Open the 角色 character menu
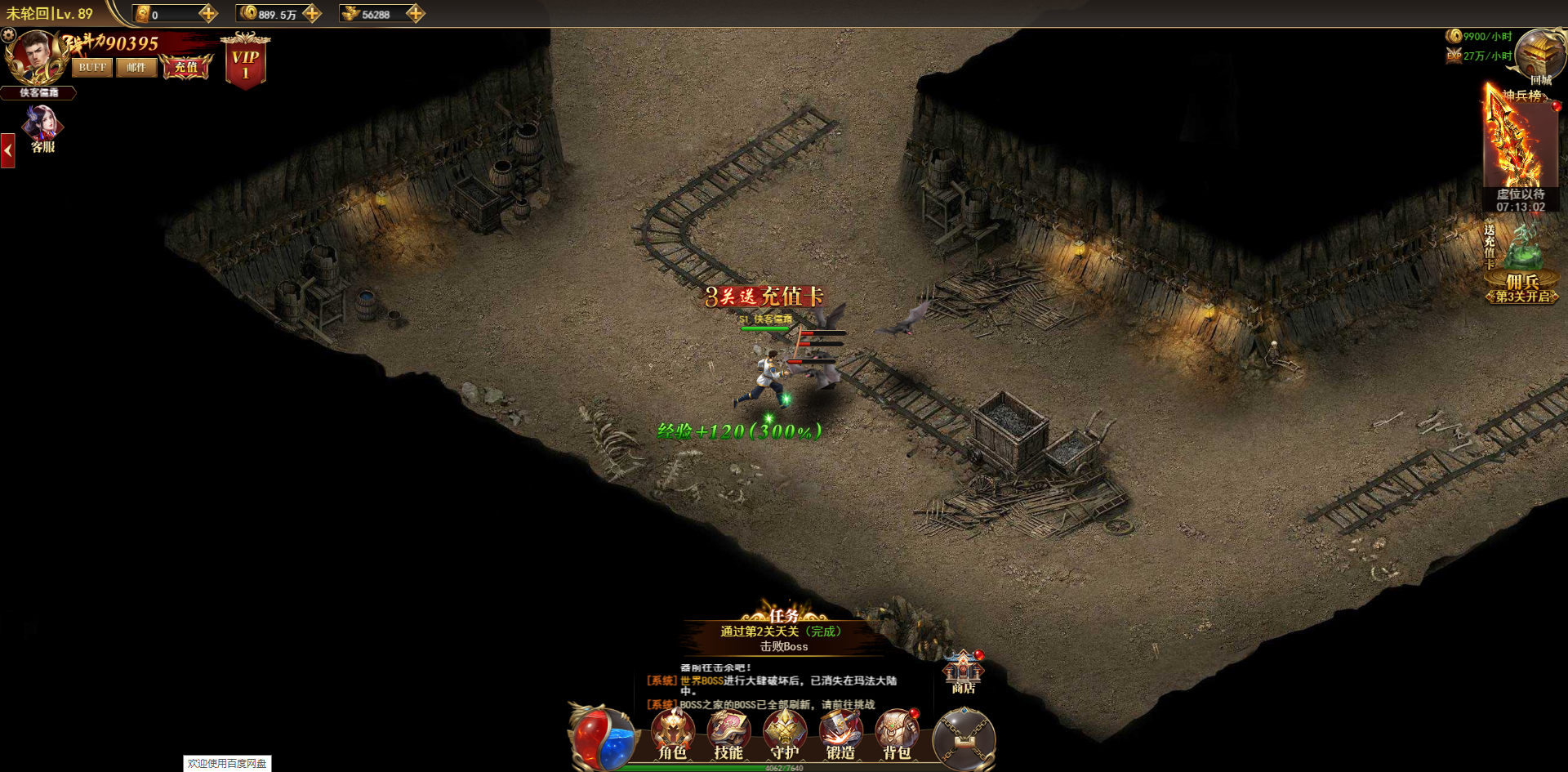 coord(672,735)
